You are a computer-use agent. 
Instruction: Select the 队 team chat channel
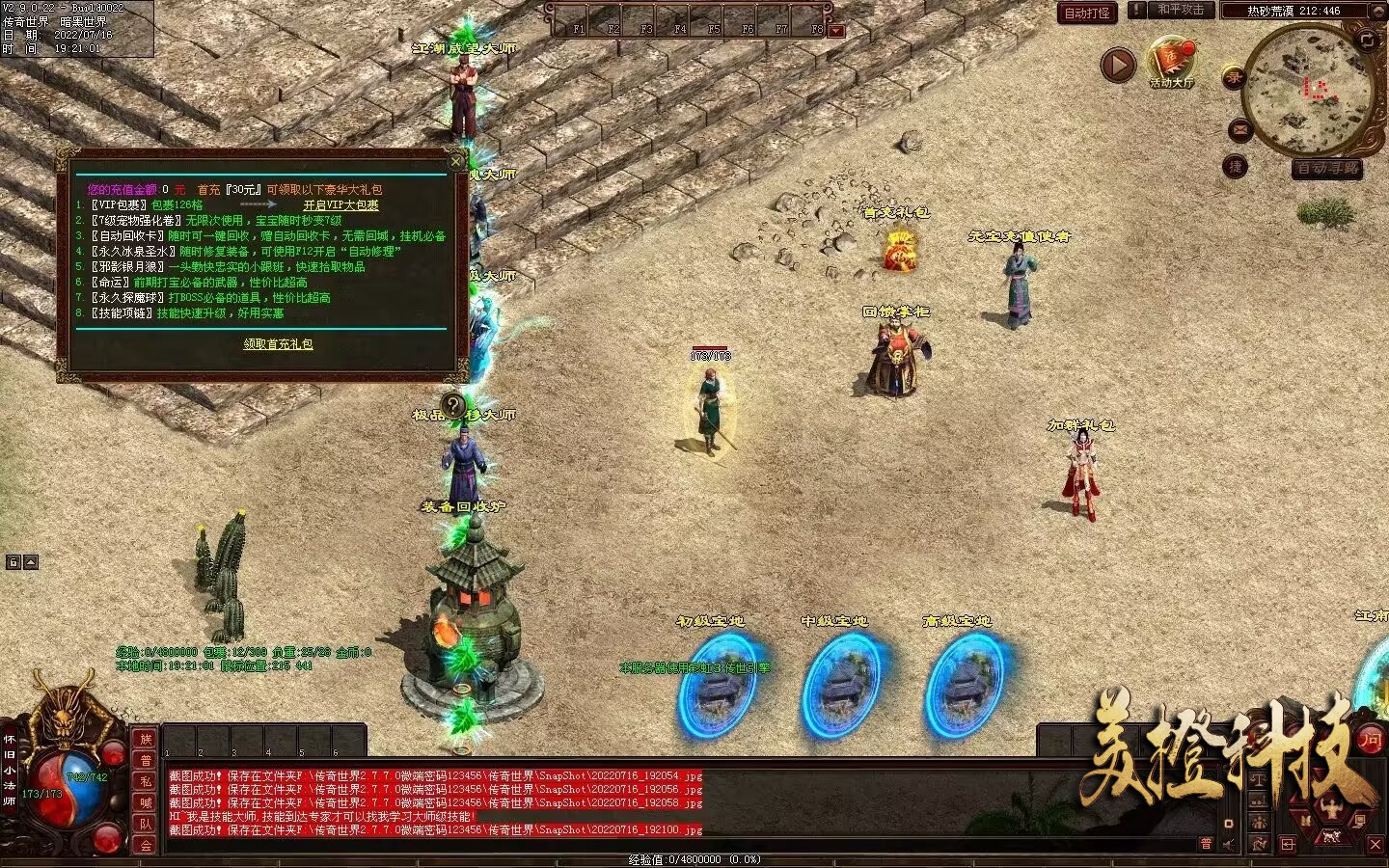(x=146, y=824)
